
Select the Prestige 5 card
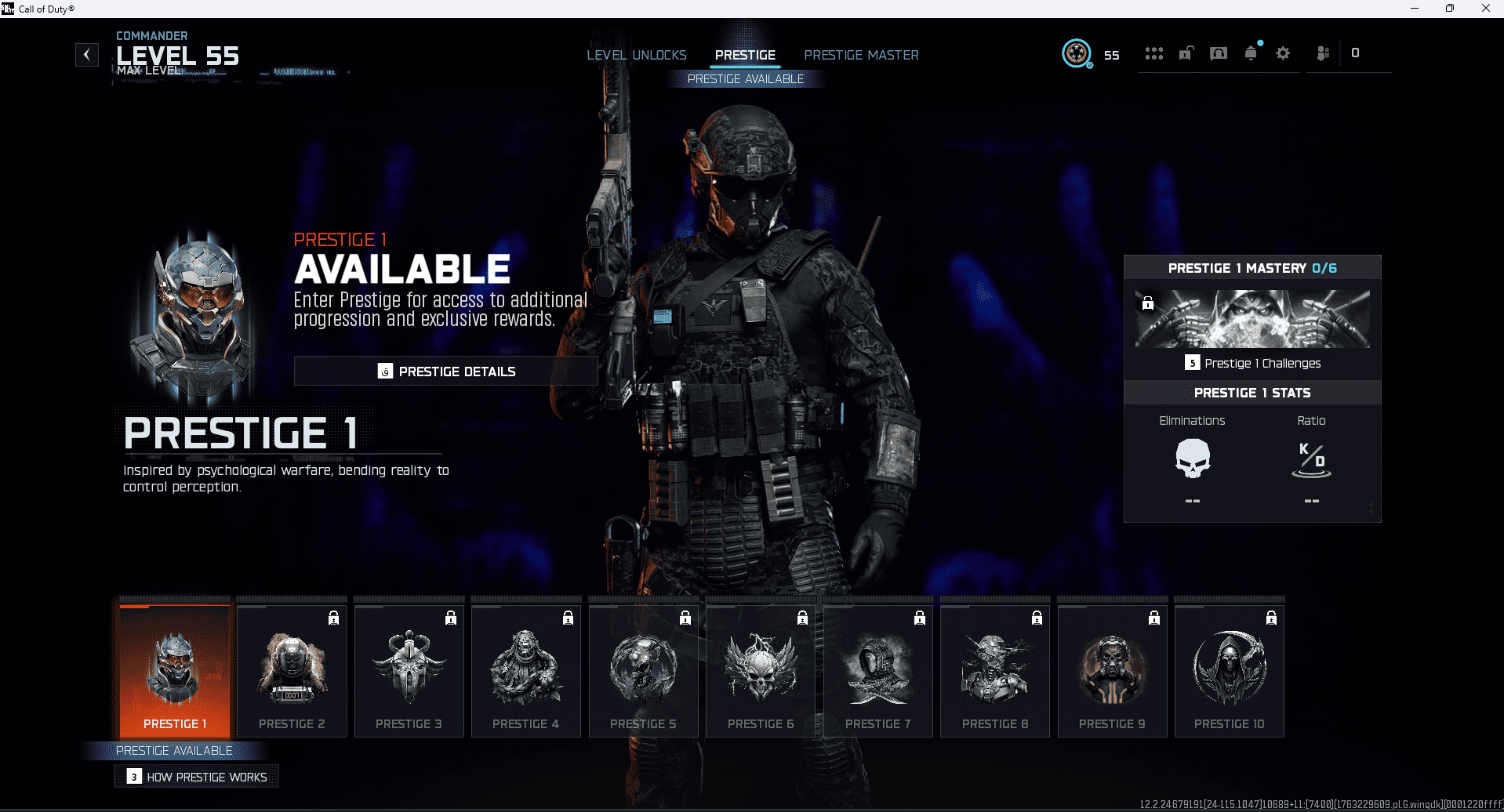pyautogui.click(x=643, y=670)
